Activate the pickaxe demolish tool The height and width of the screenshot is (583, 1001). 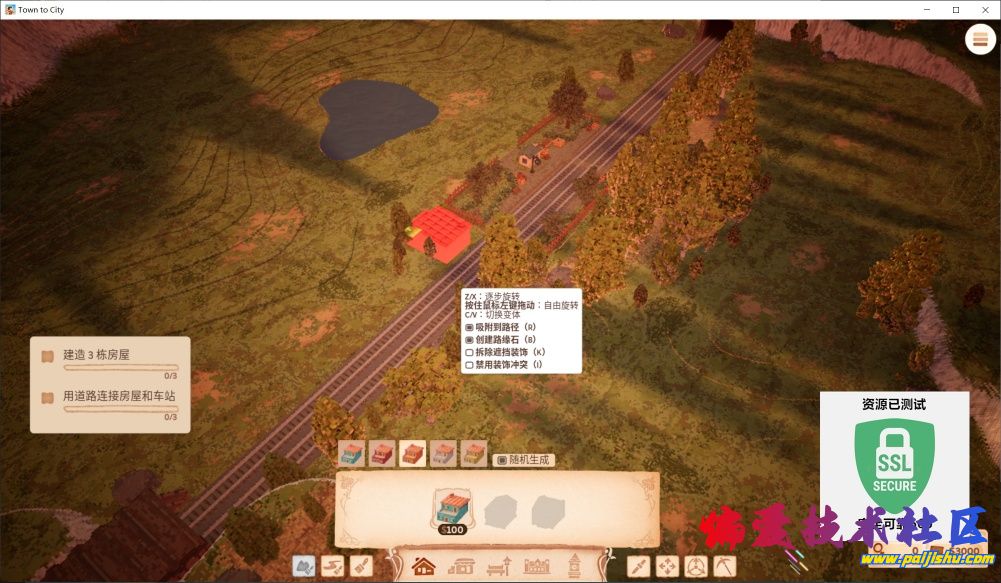point(725,567)
